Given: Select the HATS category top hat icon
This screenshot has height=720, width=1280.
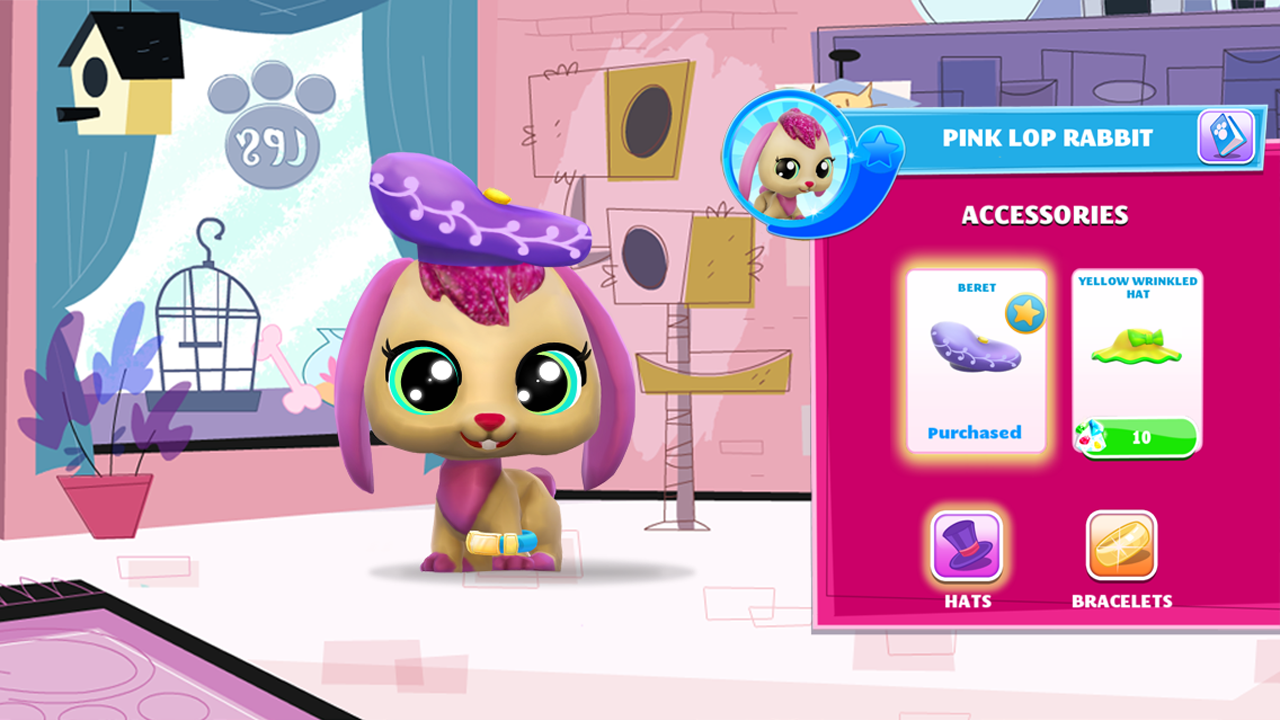Looking at the screenshot, I should point(966,544).
